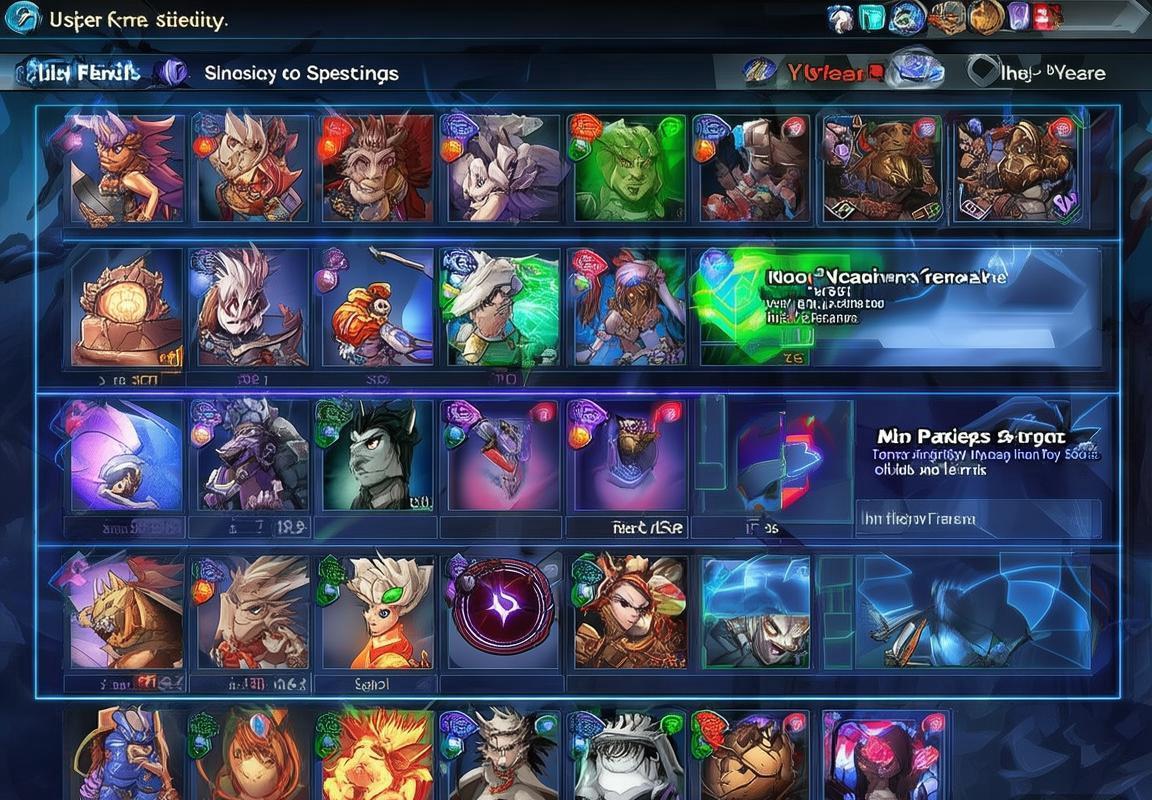This screenshot has height=800, width=1152.
Task: Select the black-haired grey-faced hero
Action: 375,455
